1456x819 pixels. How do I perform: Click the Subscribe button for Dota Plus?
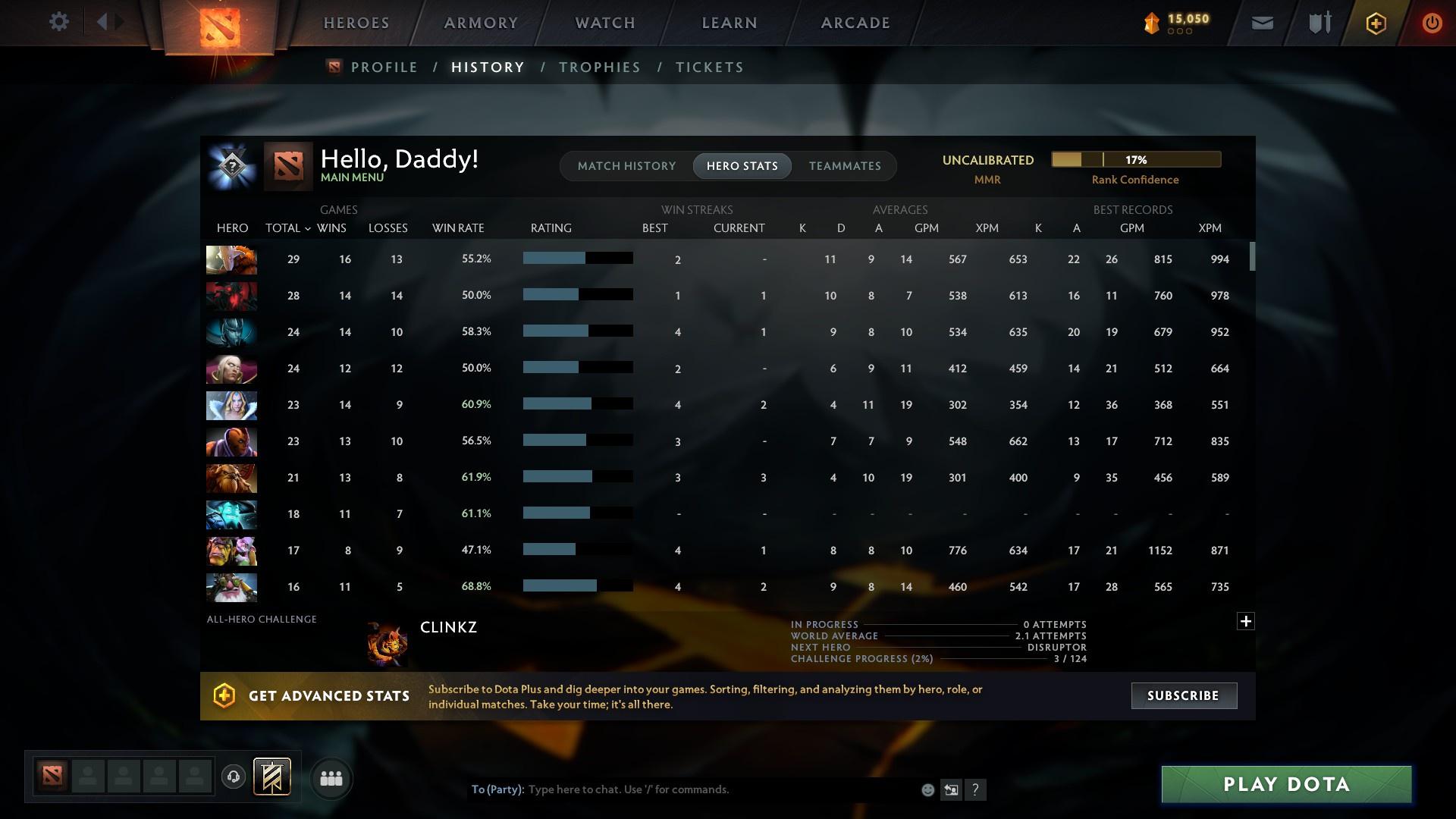1183,695
